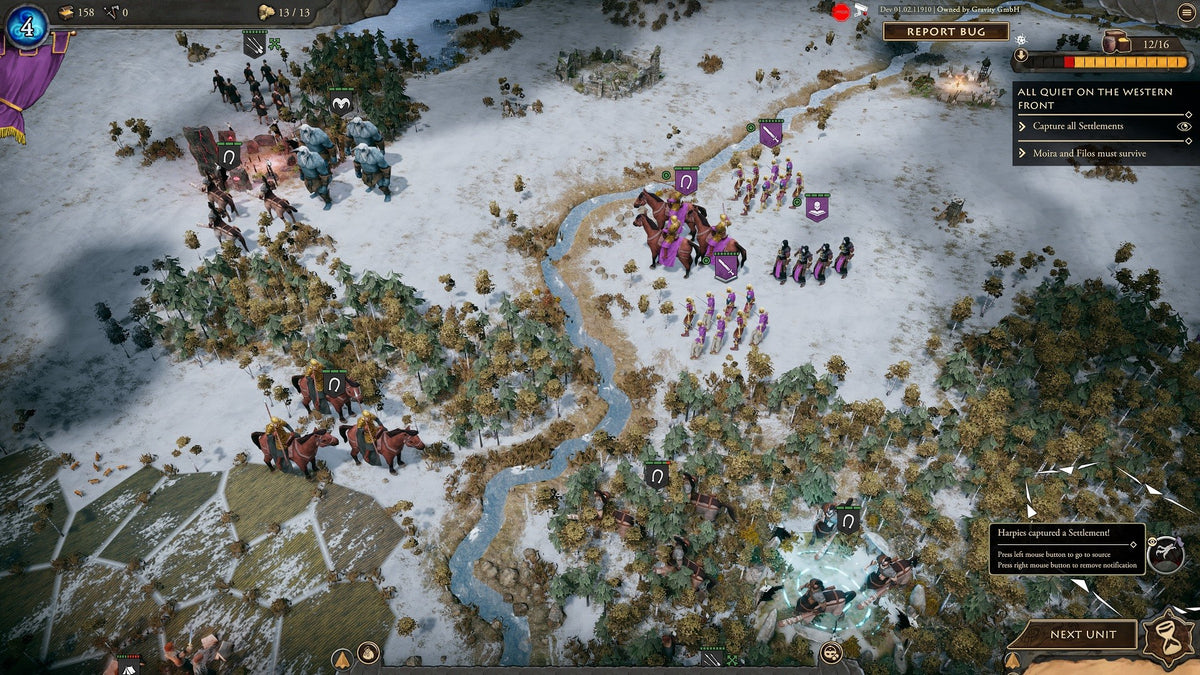The height and width of the screenshot is (675, 1200).
Task: Click the masks icon on bottom bar
Action: [830, 654]
